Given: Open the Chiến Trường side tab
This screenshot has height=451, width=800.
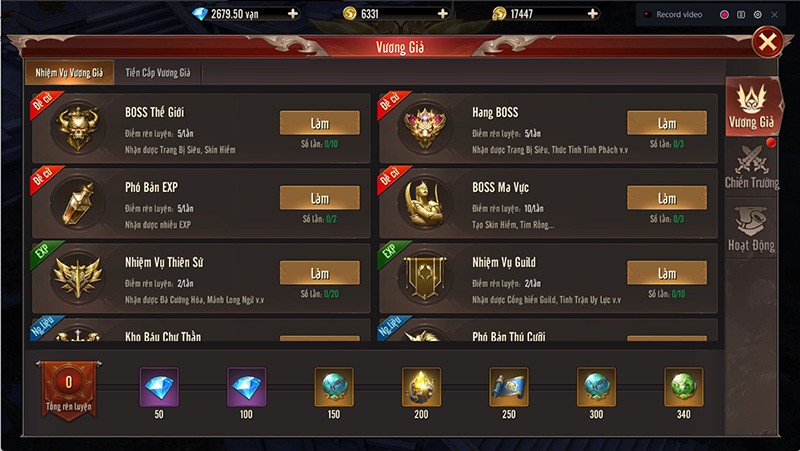Looking at the screenshot, I should click(x=752, y=166).
